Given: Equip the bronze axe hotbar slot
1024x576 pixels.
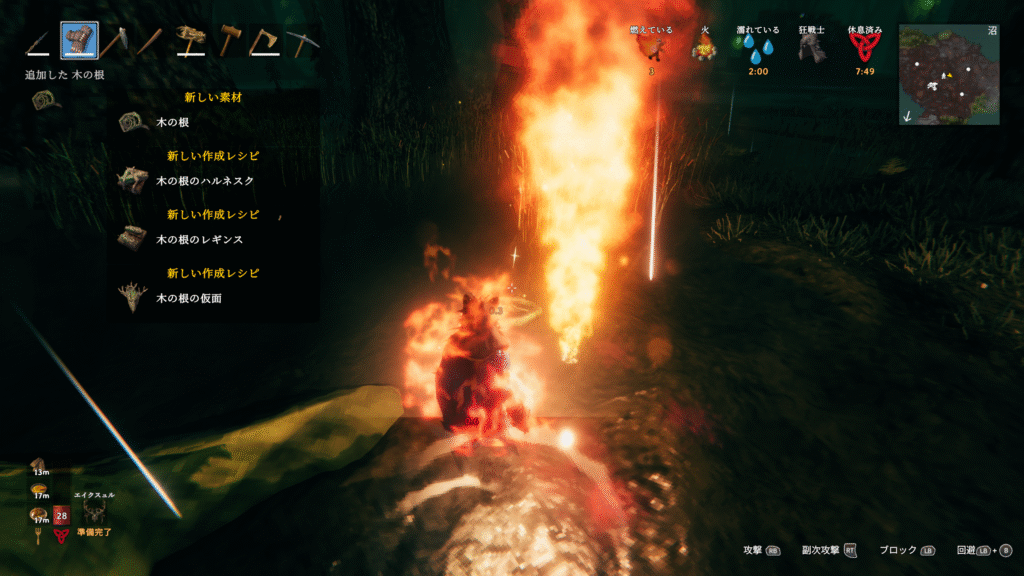Looking at the screenshot, I should (x=264, y=42).
